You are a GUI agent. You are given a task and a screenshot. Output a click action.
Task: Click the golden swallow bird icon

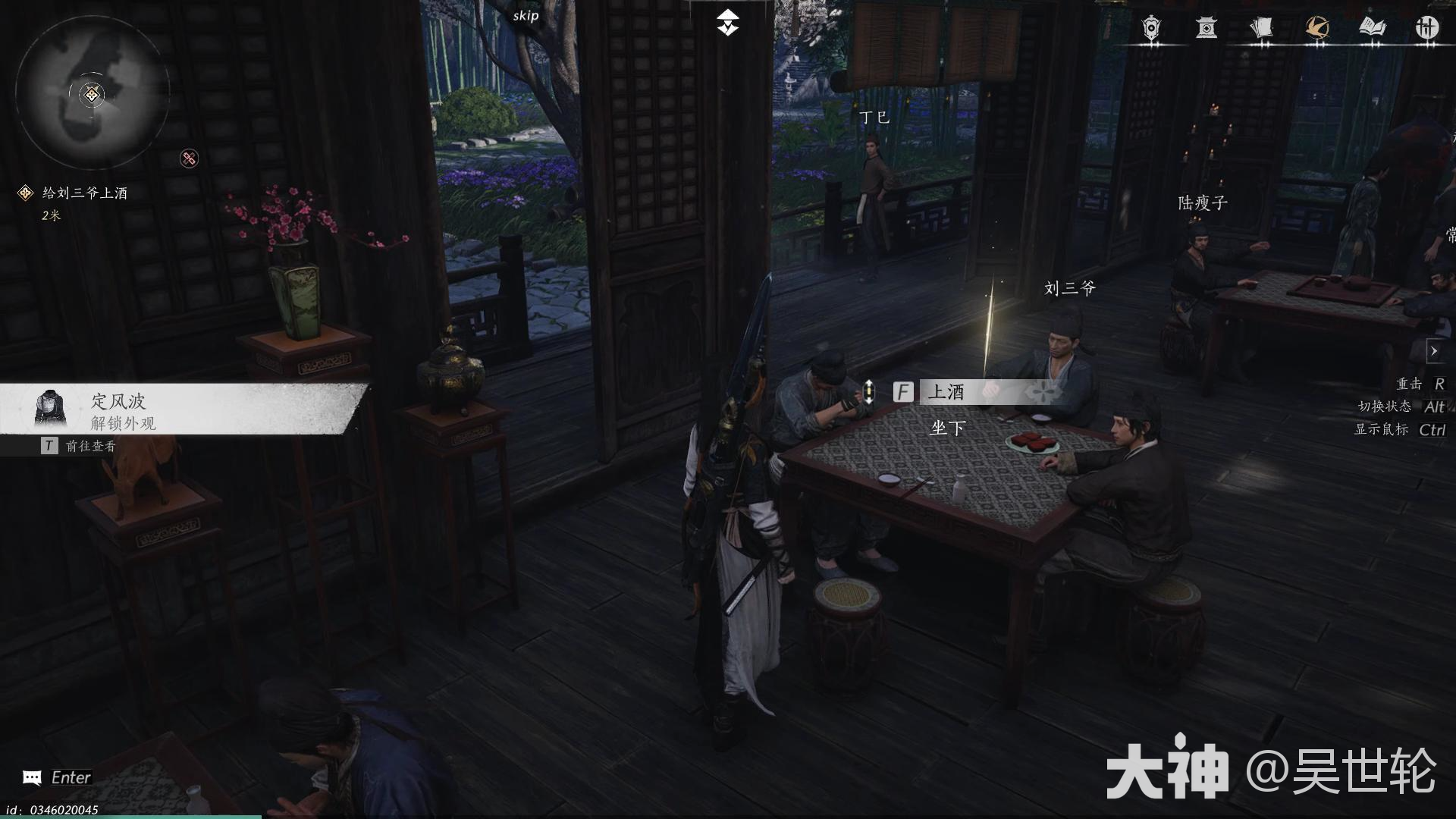click(1318, 27)
